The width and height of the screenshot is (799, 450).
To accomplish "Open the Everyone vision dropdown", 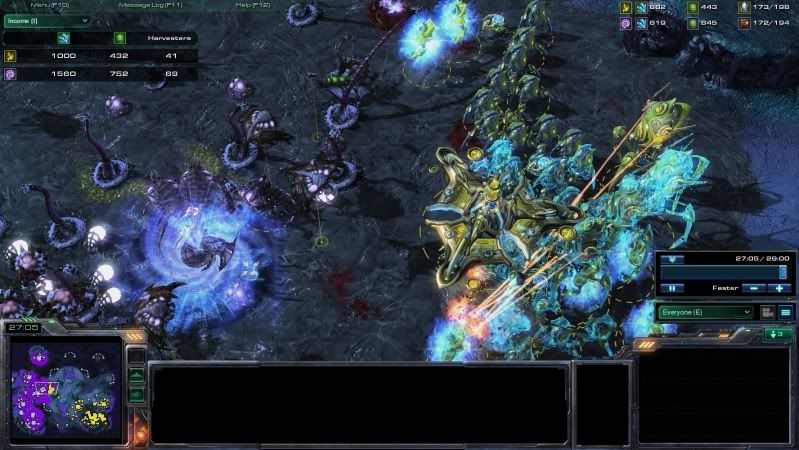I will 704,312.
